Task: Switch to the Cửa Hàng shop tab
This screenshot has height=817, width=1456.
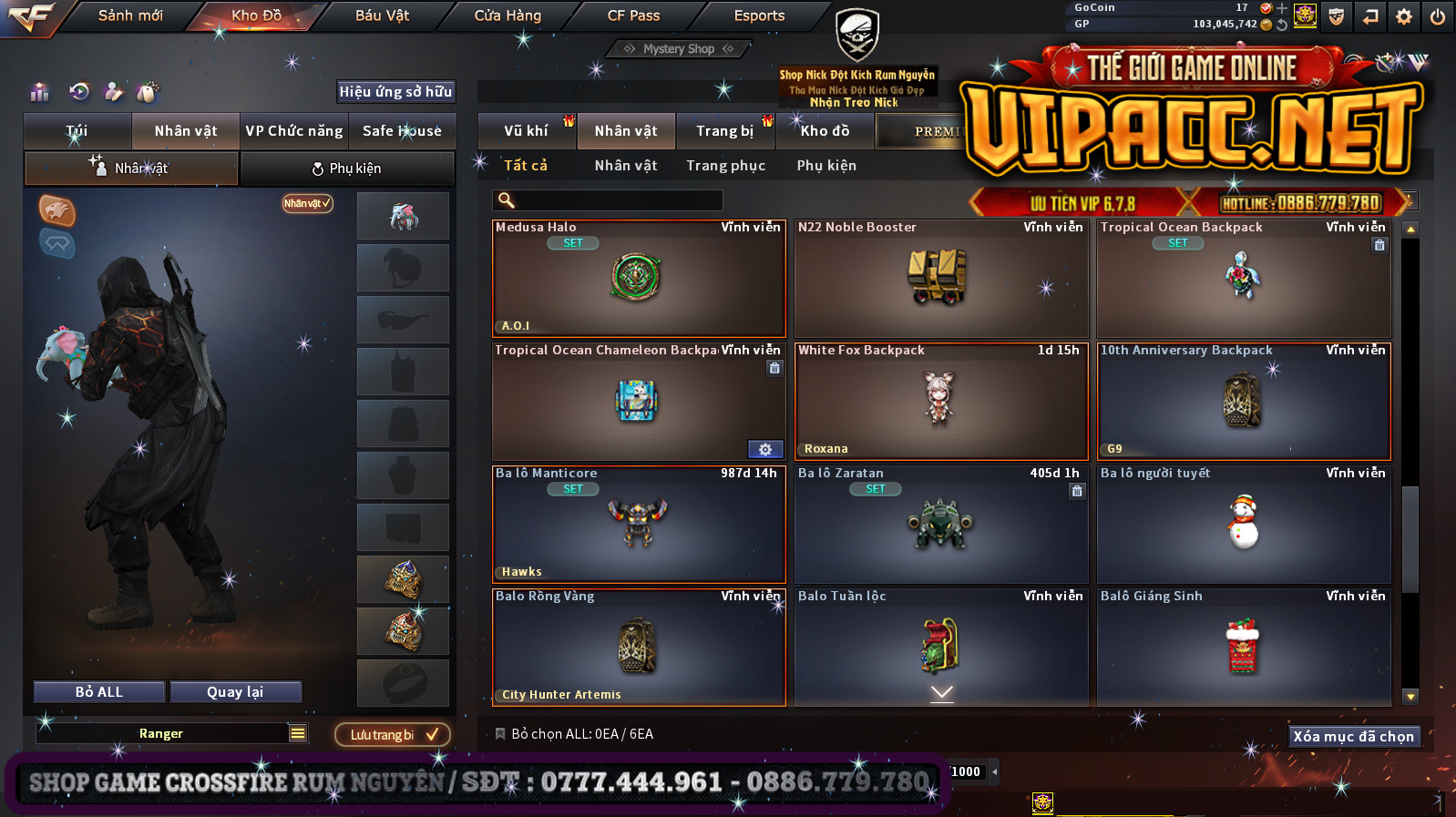Action: point(508,15)
